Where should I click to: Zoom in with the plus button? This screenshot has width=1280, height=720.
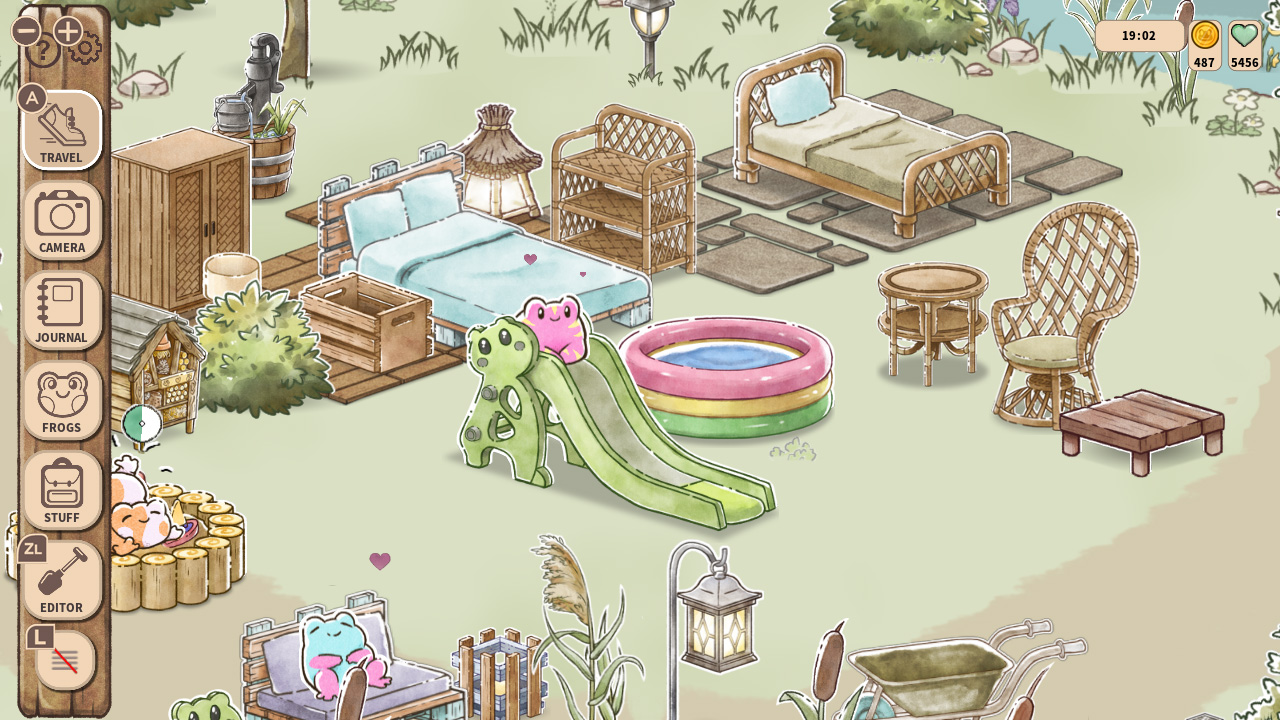68,31
